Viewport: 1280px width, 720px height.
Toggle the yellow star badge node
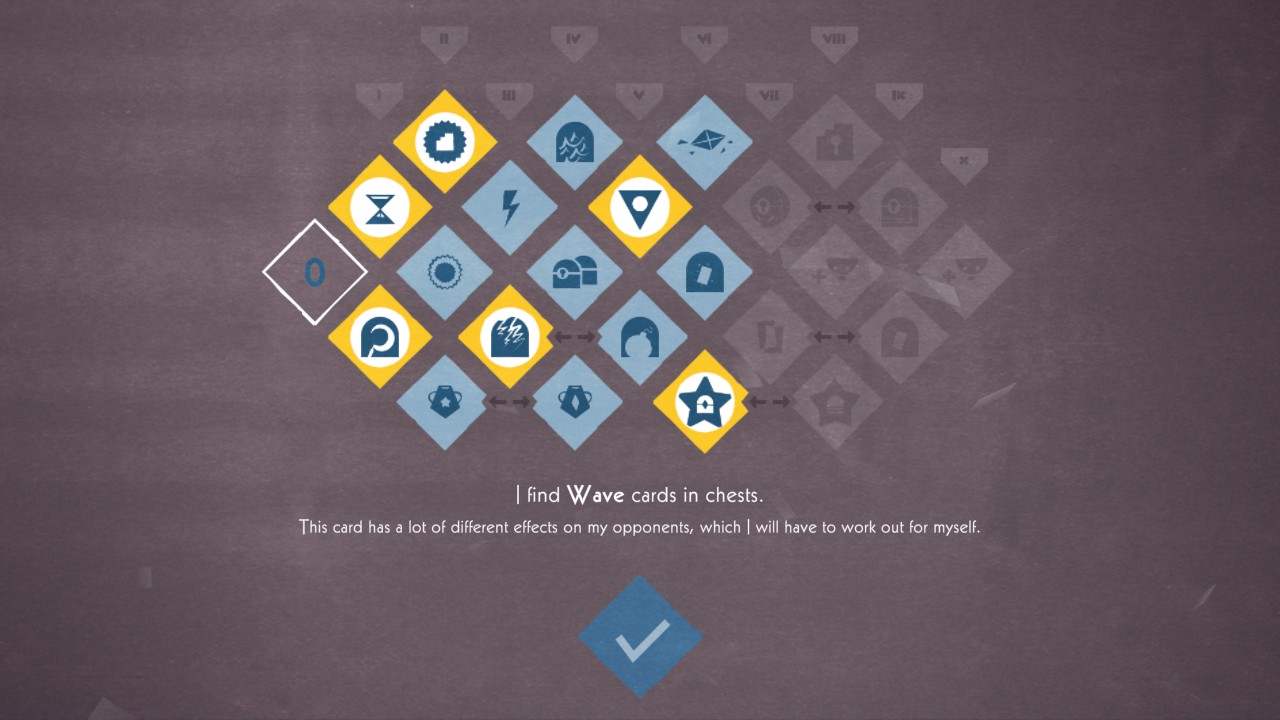coord(705,402)
